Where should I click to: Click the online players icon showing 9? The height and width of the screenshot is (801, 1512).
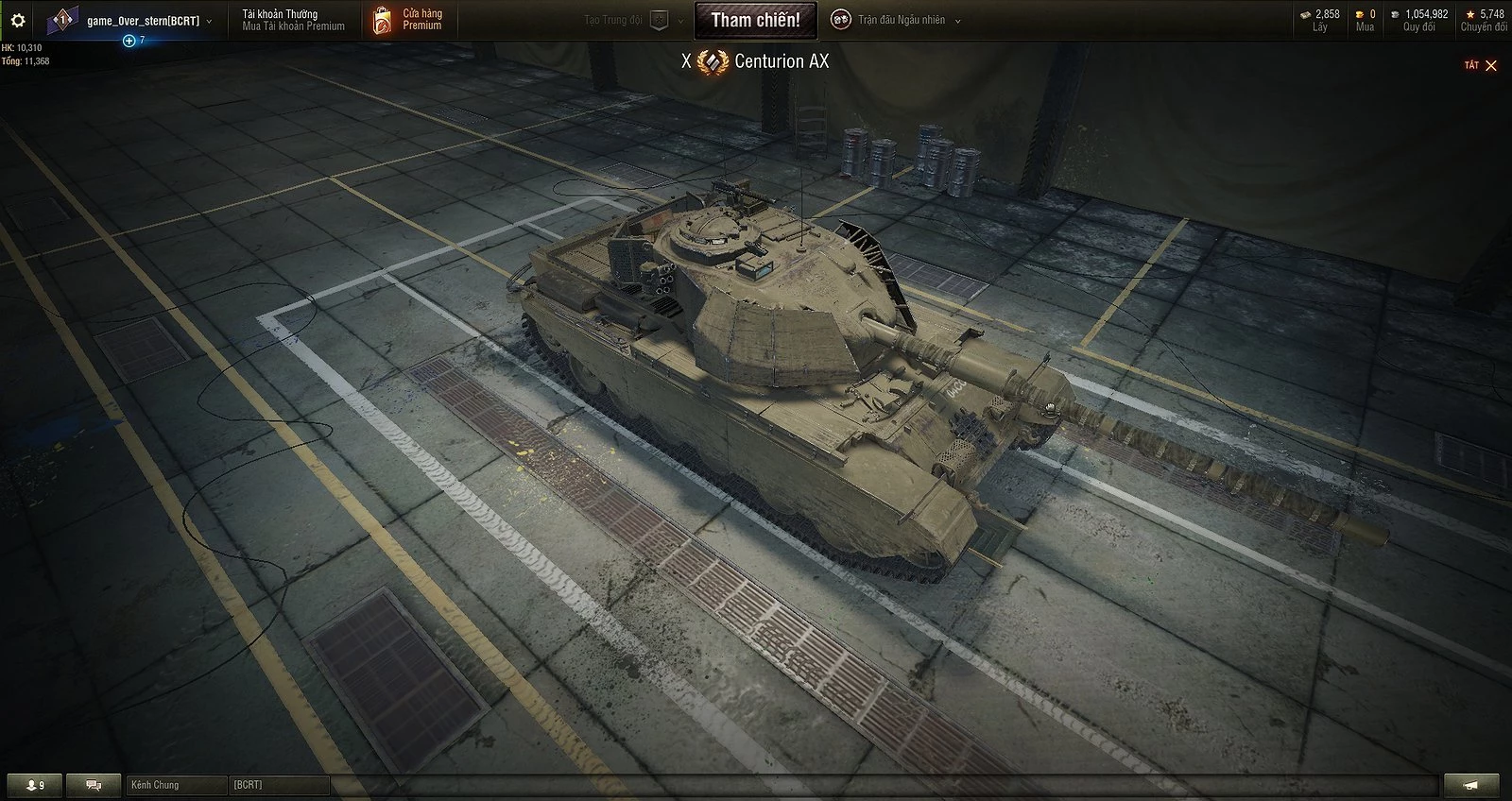[33, 784]
